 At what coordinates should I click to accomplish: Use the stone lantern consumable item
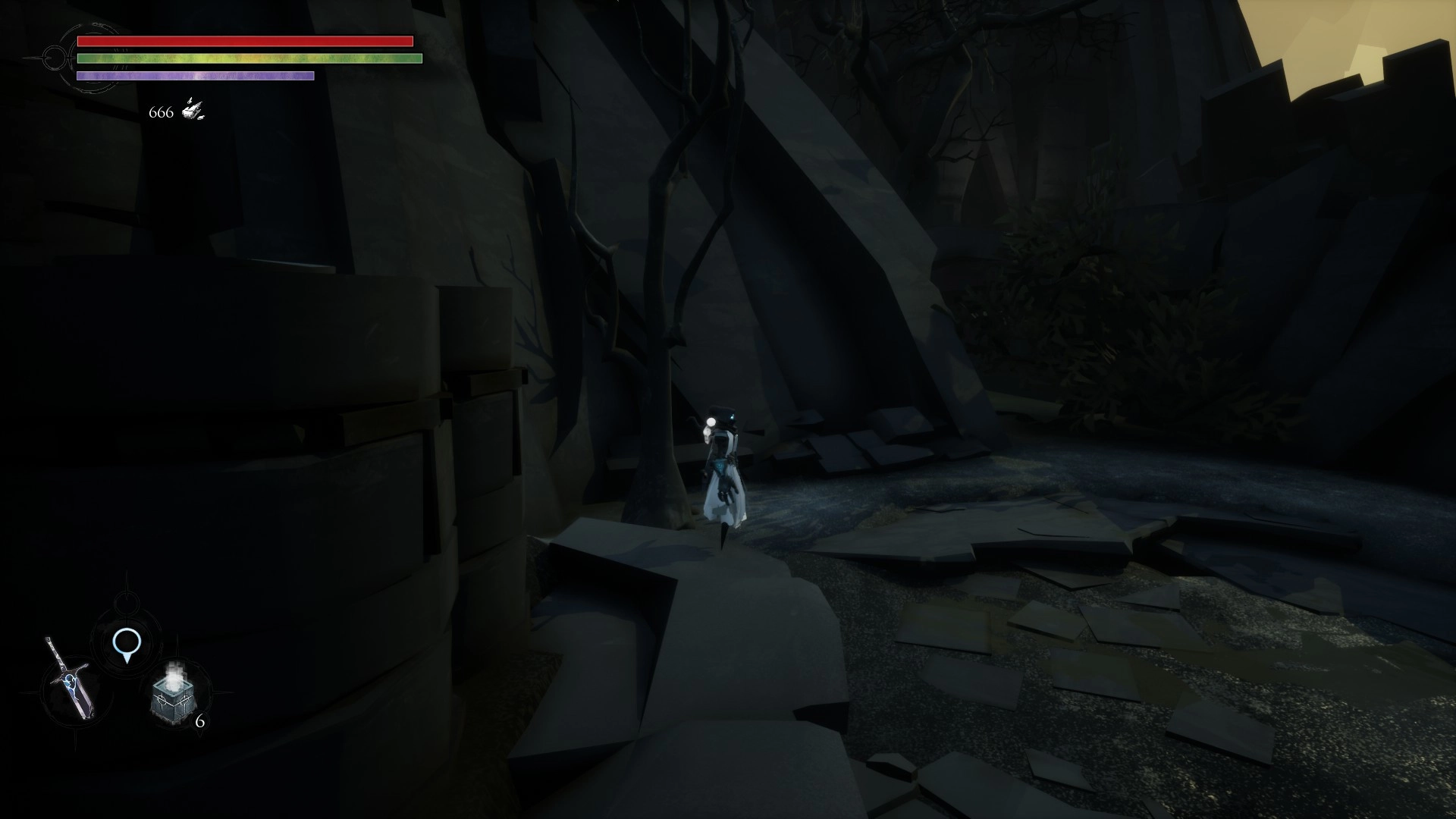tap(174, 697)
